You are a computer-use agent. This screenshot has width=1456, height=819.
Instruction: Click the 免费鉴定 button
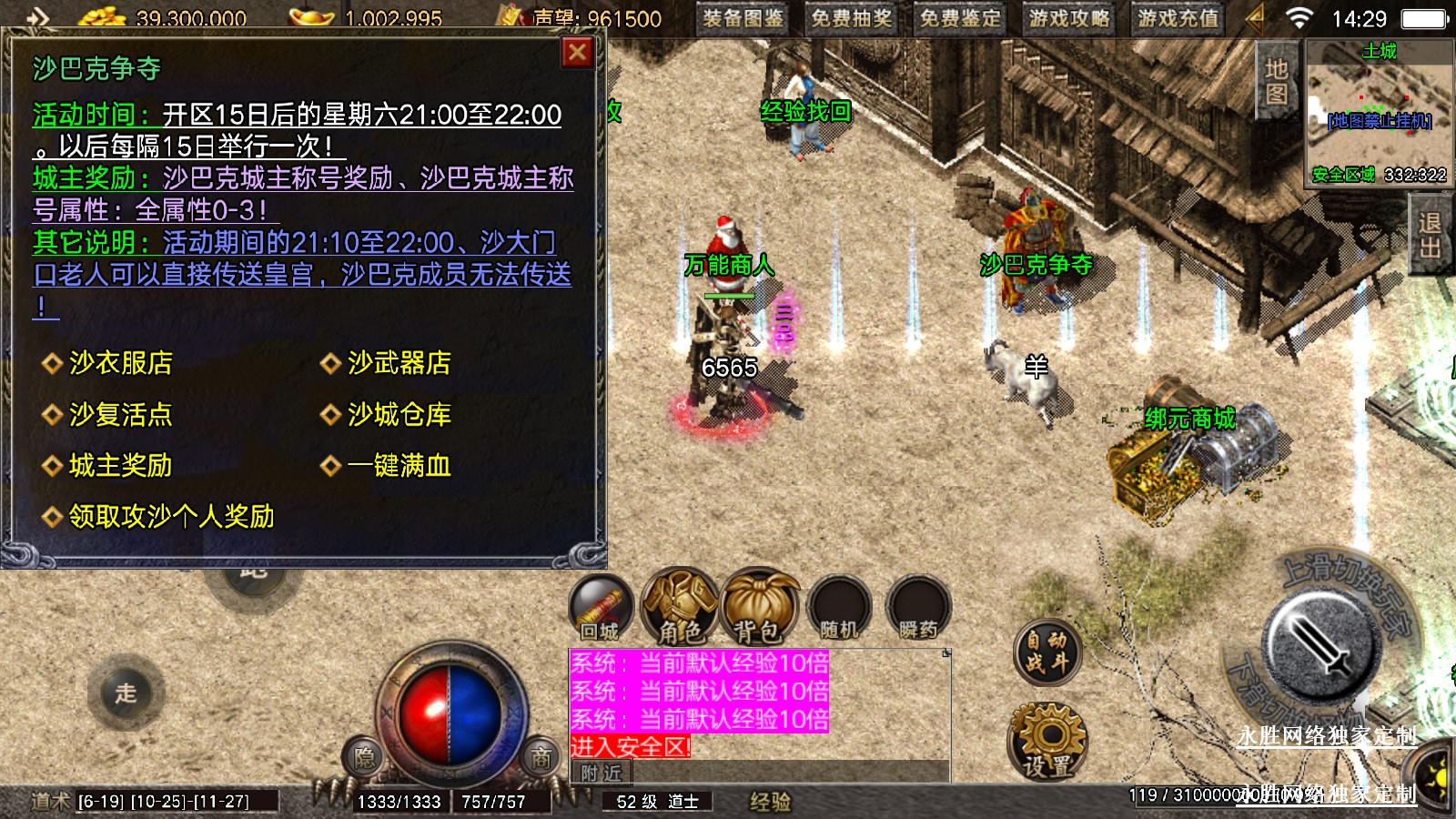(960, 18)
